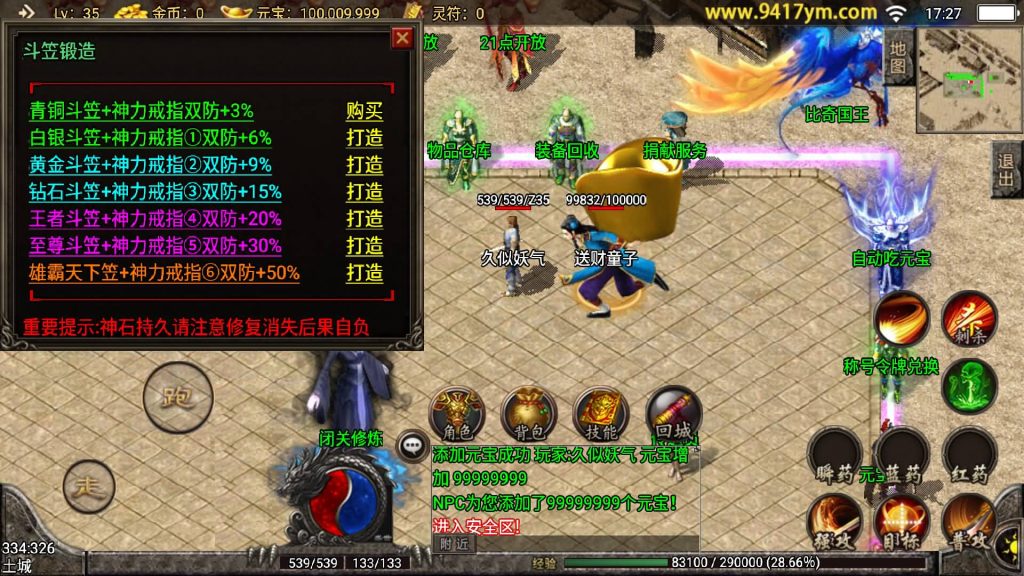Image resolution: width=1024 pixels, height=576 pixels.
Task: Forge the 白银斗笠 via its 打造 link
Action: tap(365, 138)
